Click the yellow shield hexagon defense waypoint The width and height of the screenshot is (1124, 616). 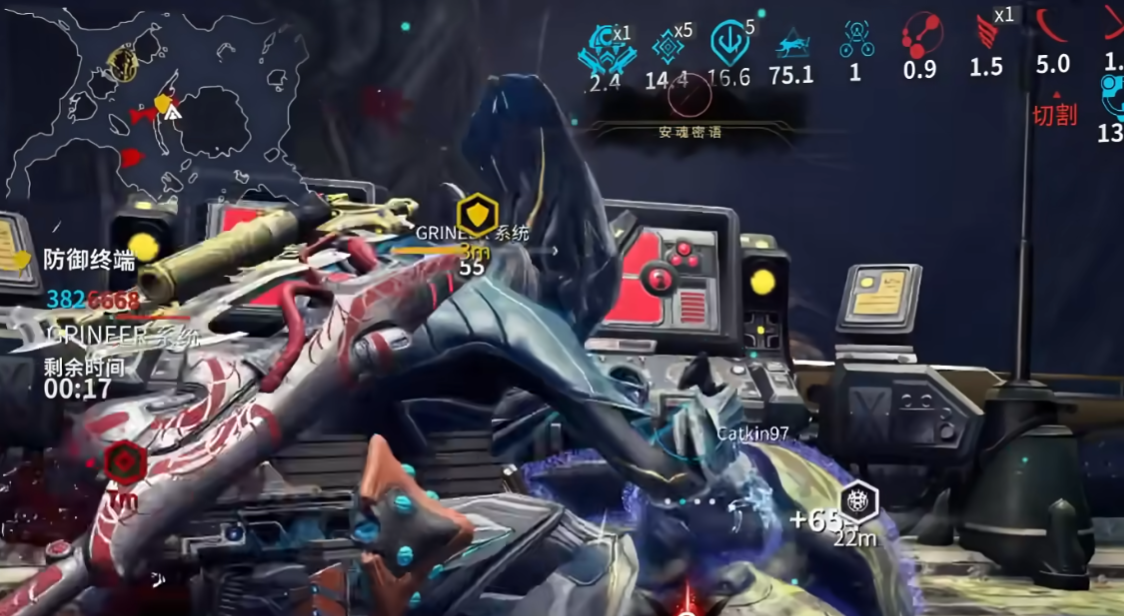[477, 215]
